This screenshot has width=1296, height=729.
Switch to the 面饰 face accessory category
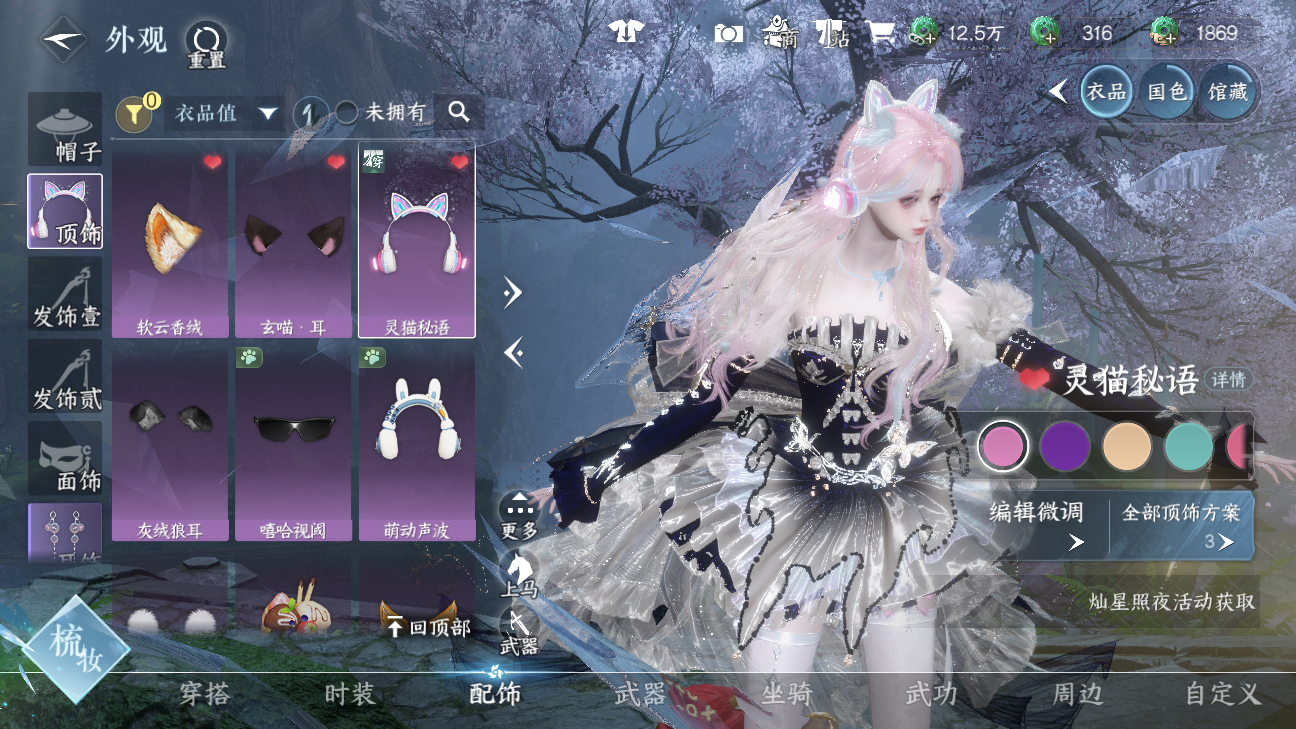[65, 458]
